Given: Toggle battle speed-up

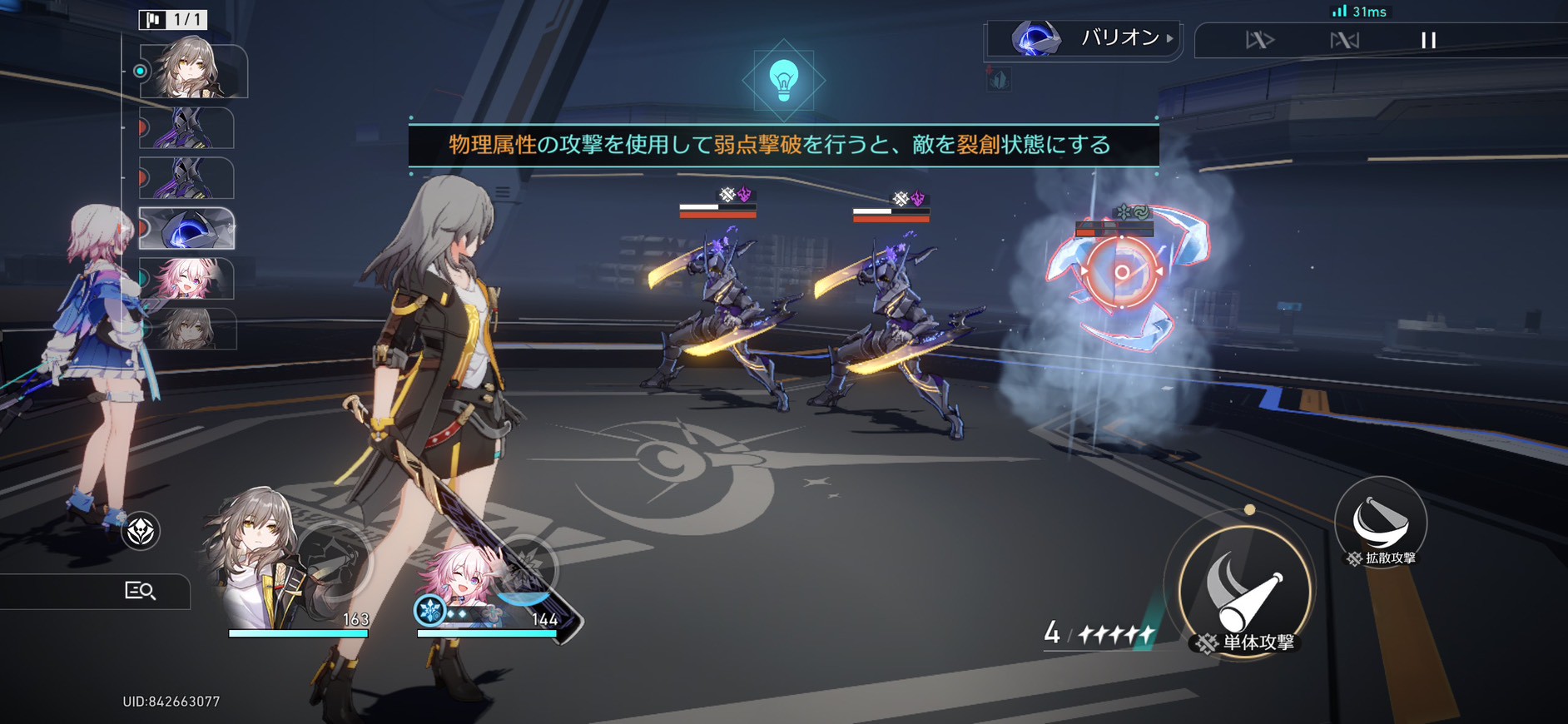Looking at the screenshot, I should coord(1259,40).
